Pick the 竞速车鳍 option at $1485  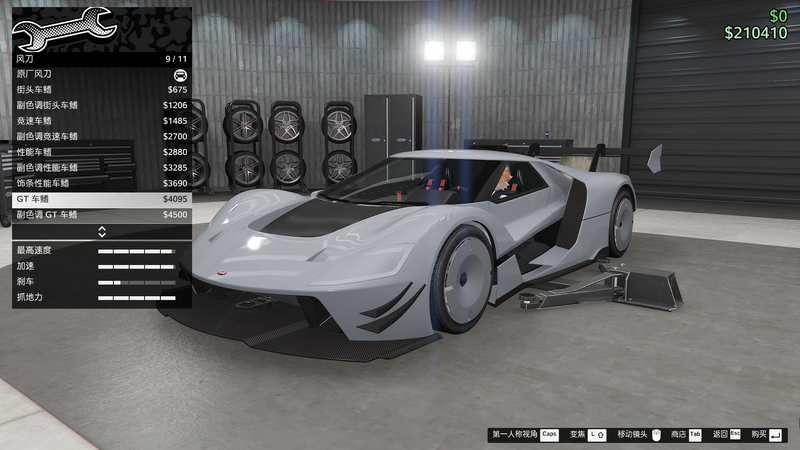(100, 121)
